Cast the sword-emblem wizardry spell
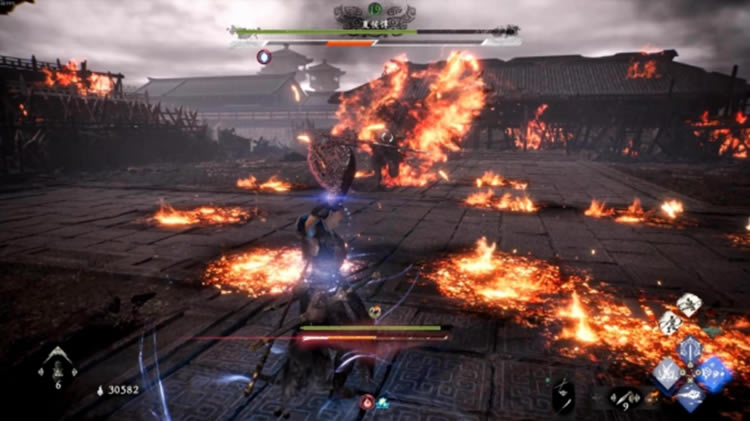 [x=690, y=350]
